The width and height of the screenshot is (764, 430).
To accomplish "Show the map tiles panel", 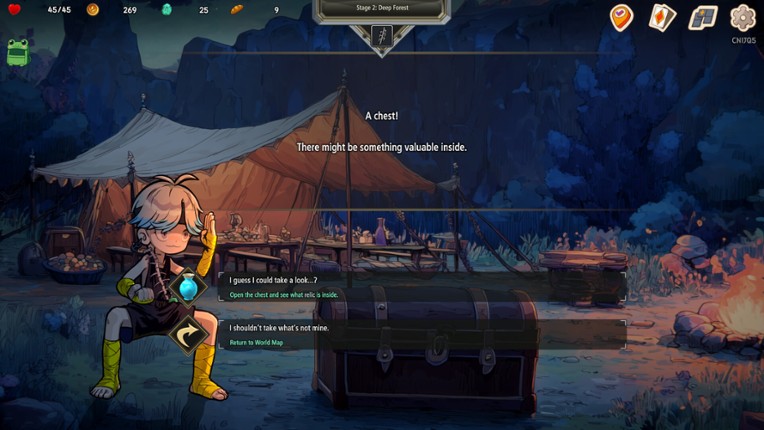I will pos(703,17).
